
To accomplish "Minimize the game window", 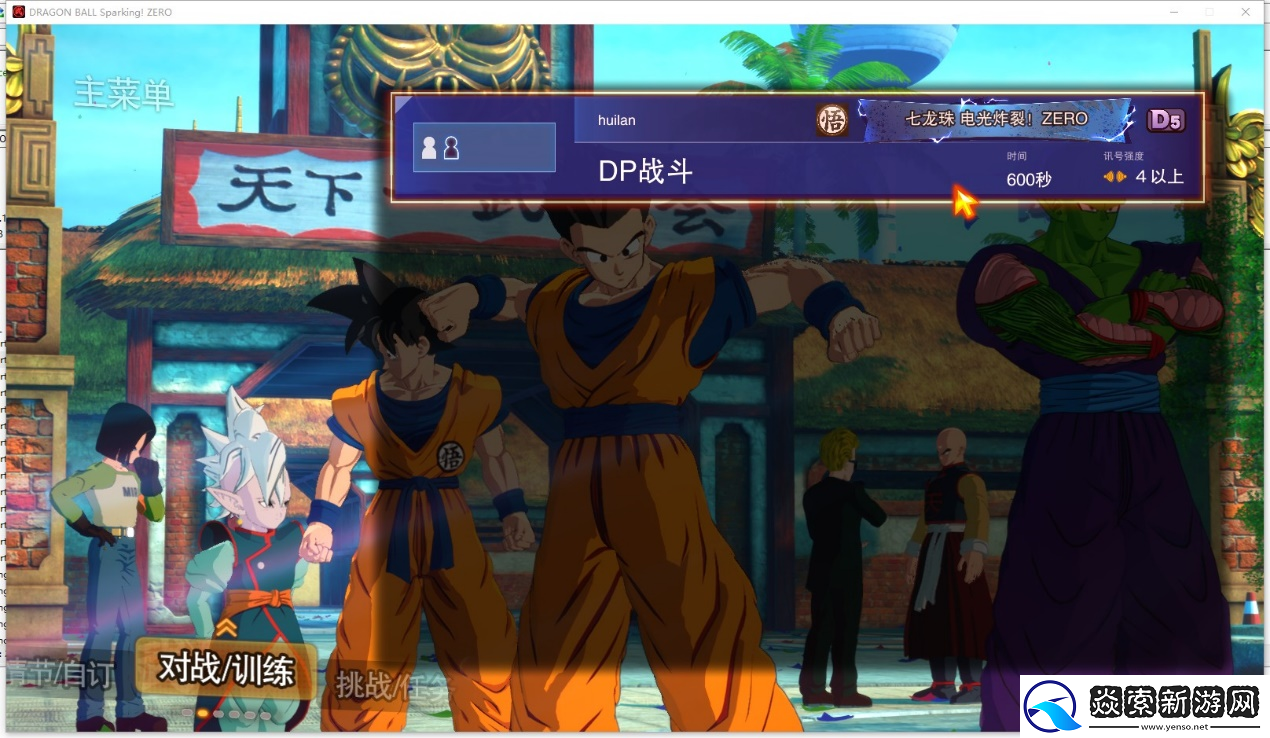I will click(1174, 12).
